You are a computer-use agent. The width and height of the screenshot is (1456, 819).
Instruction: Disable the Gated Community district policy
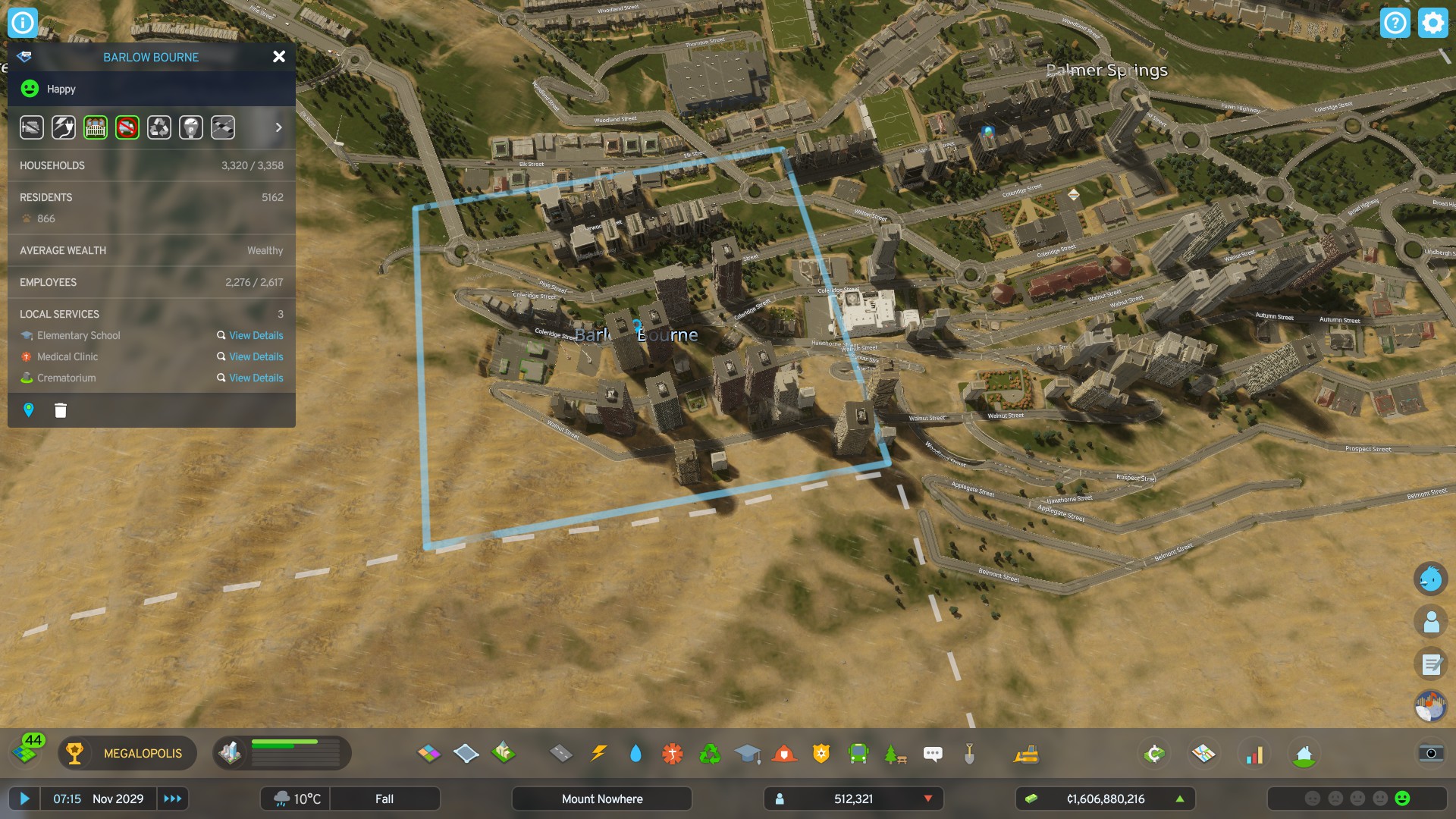pos(94,127)
